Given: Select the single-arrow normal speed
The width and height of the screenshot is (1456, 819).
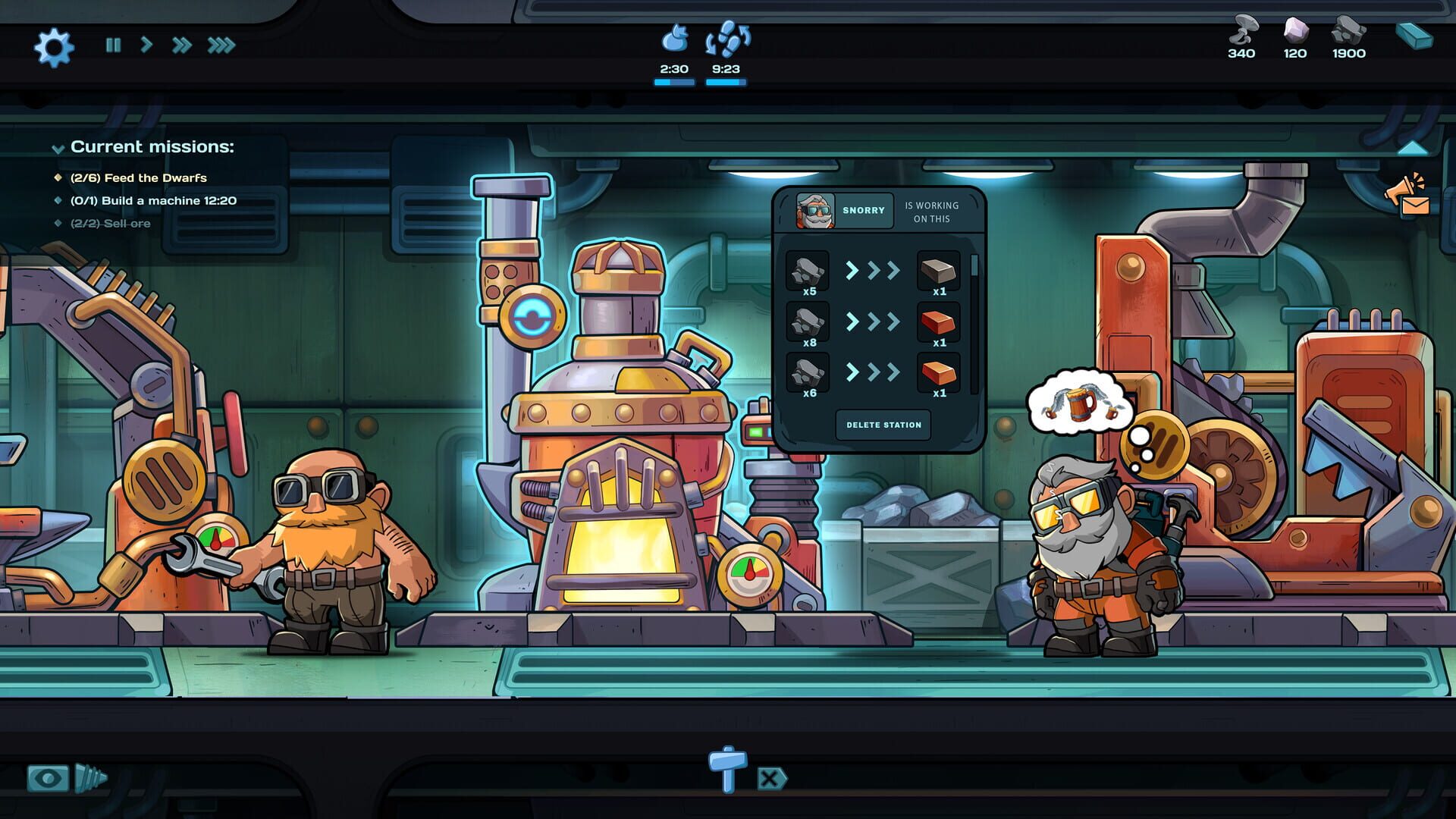Looking at the screenshot, I should (x=146, y=45).
